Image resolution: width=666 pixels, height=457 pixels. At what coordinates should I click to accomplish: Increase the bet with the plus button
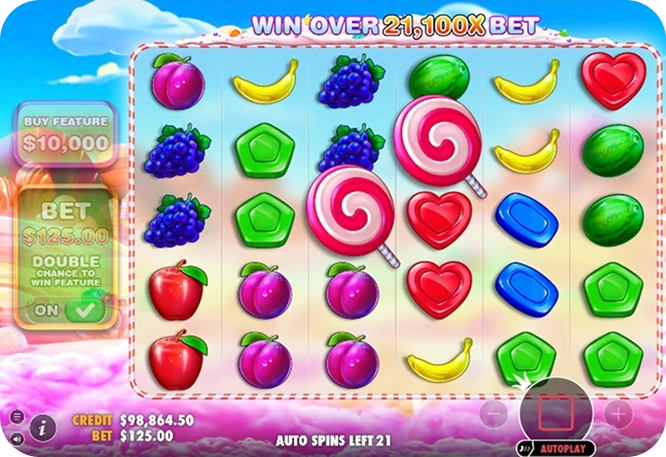coord(618,412)
